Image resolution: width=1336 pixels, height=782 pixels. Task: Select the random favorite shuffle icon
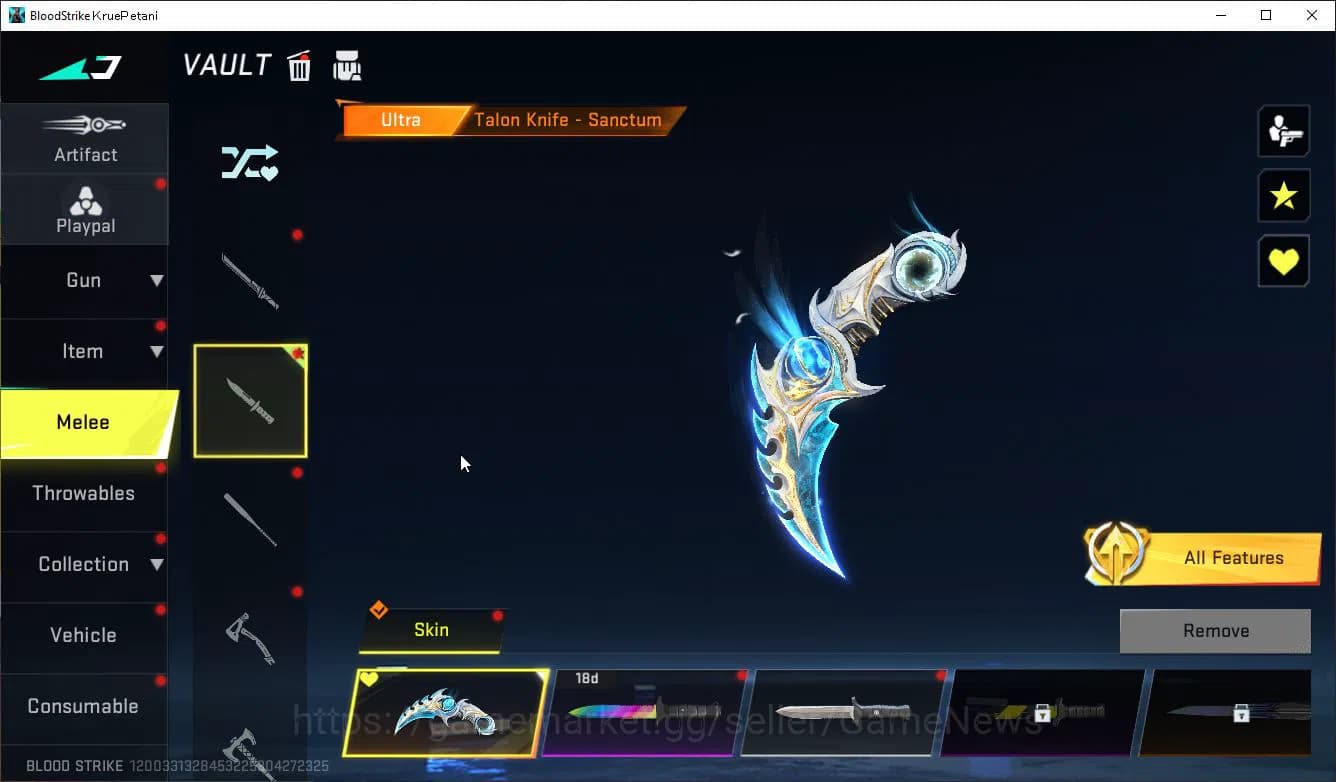(x=249, y=163)
